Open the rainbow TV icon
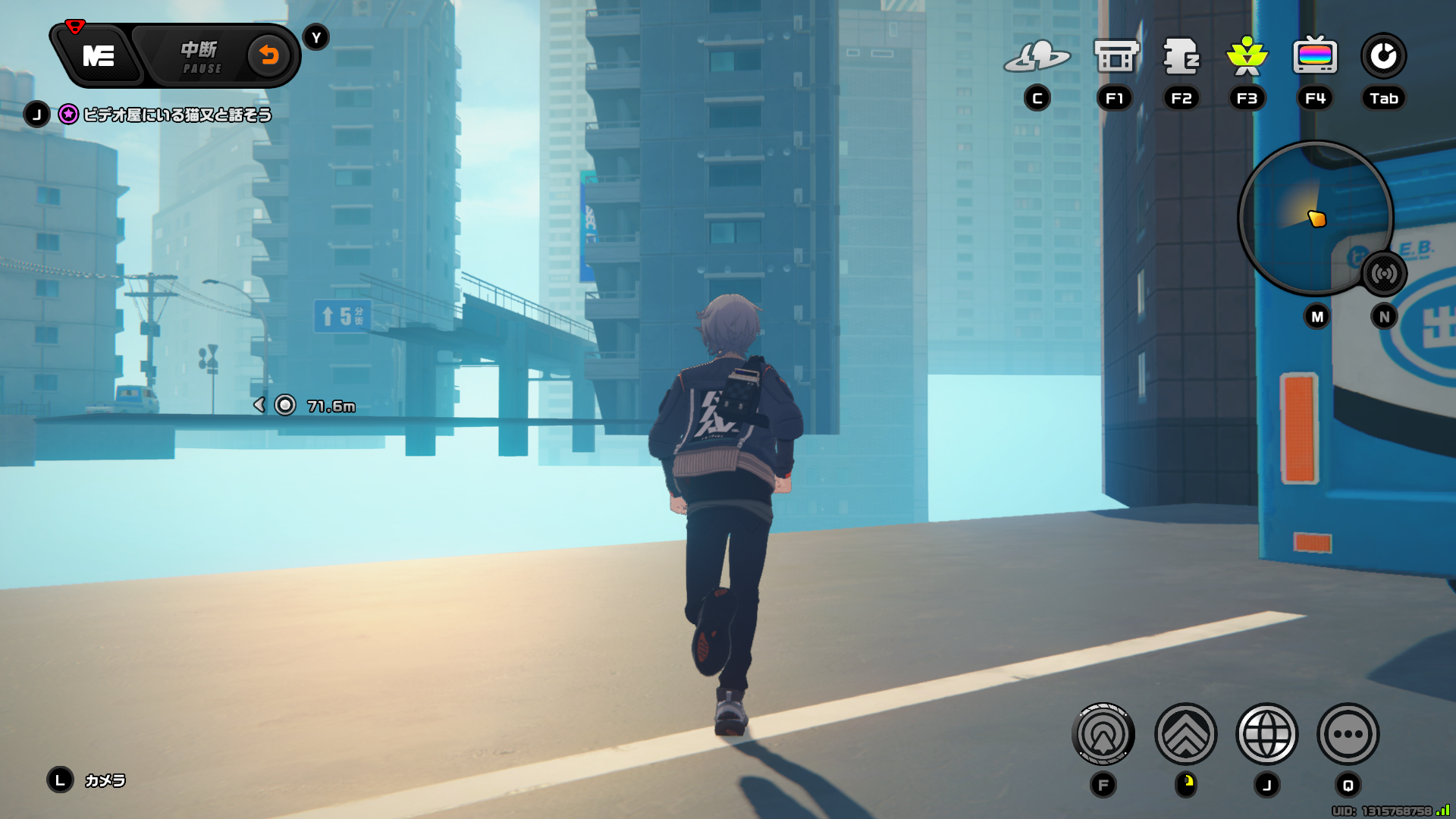This screenshot has width=1456, height=819. [1315, 56]
